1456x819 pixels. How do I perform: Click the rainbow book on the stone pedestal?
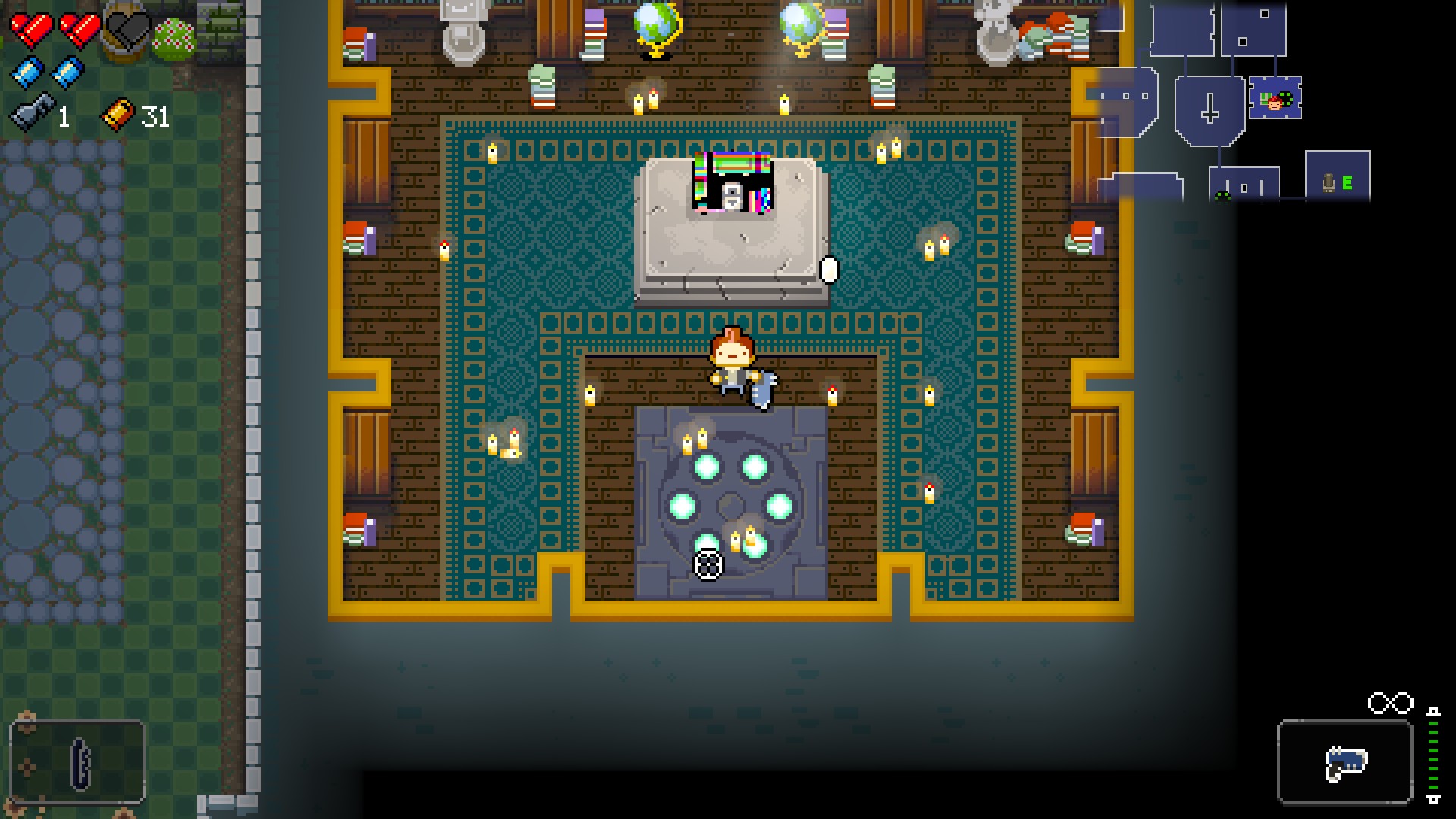coord(732,182)
